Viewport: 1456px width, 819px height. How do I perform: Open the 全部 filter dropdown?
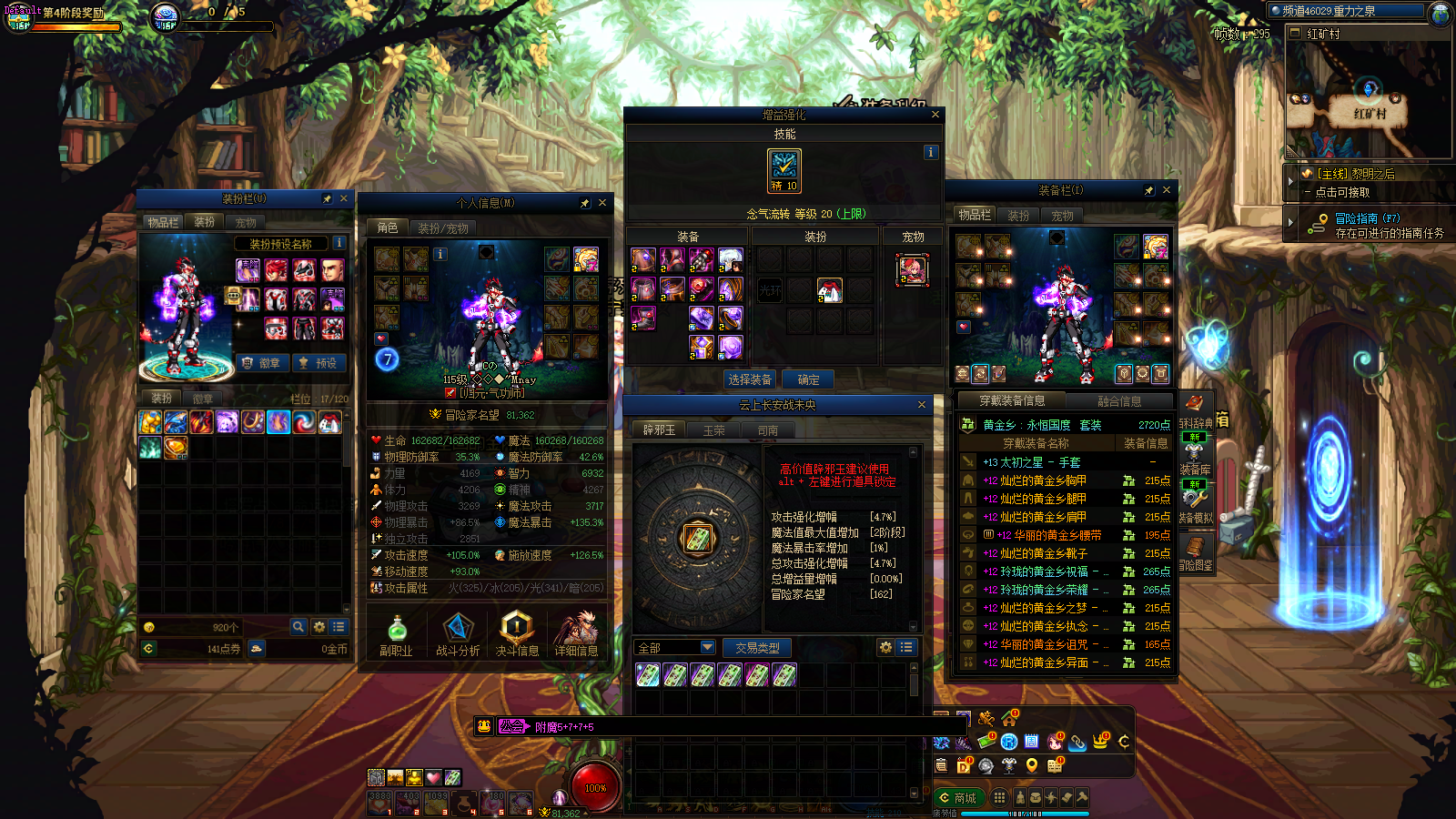(x=674, y=647)
